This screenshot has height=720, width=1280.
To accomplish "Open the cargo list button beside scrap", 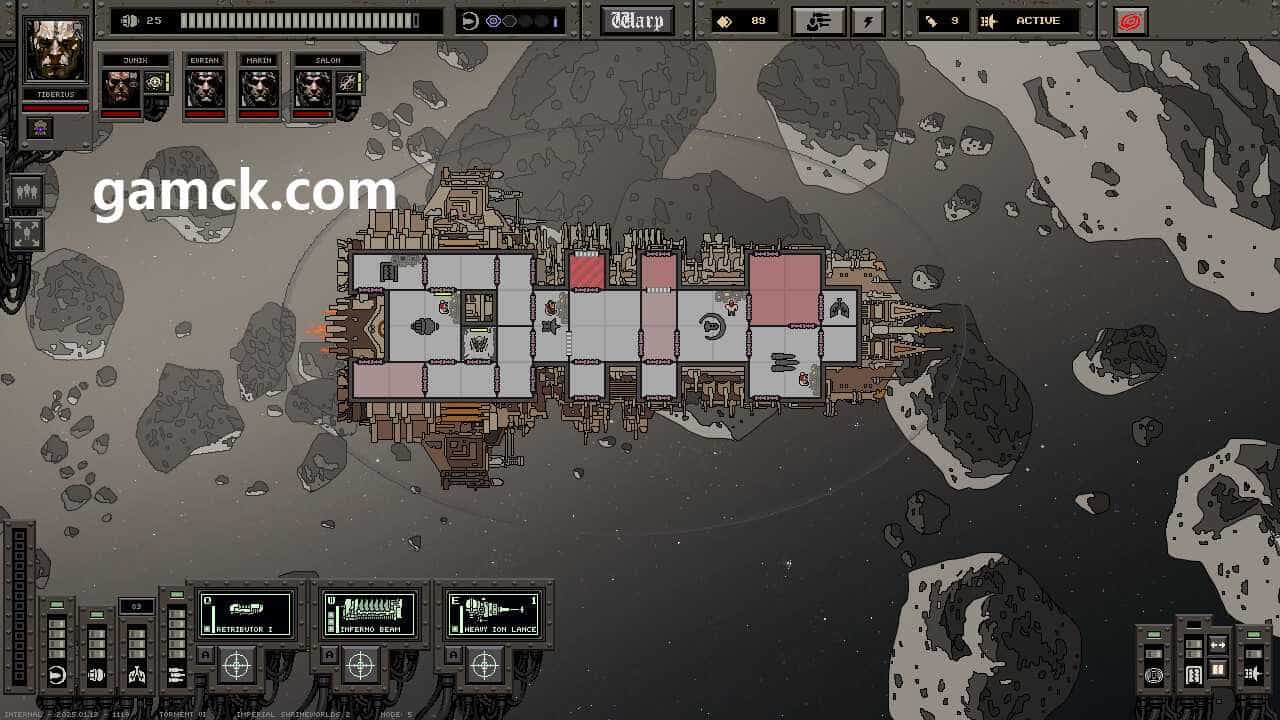I will click(x=817, y=21).
